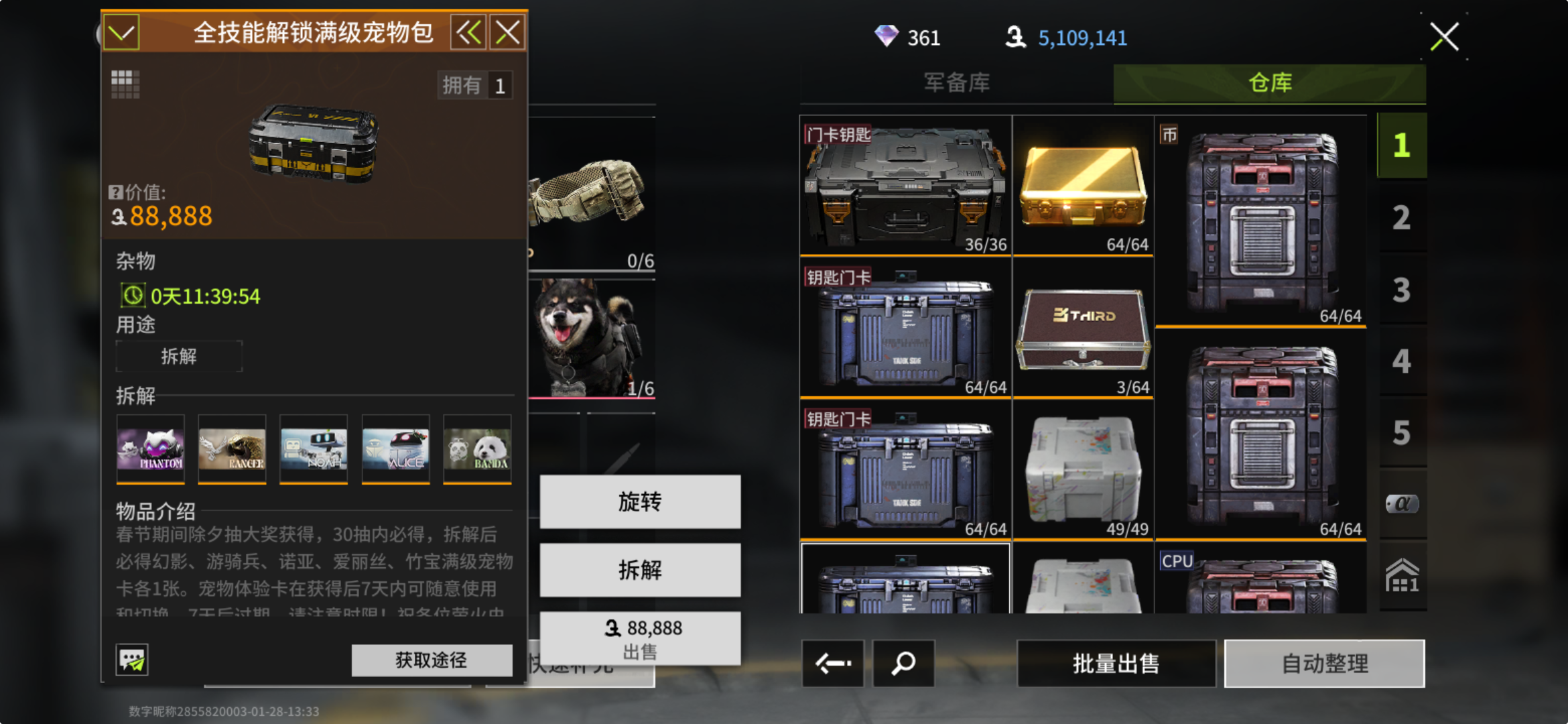Select the BANDA pet card

point(477,448)
